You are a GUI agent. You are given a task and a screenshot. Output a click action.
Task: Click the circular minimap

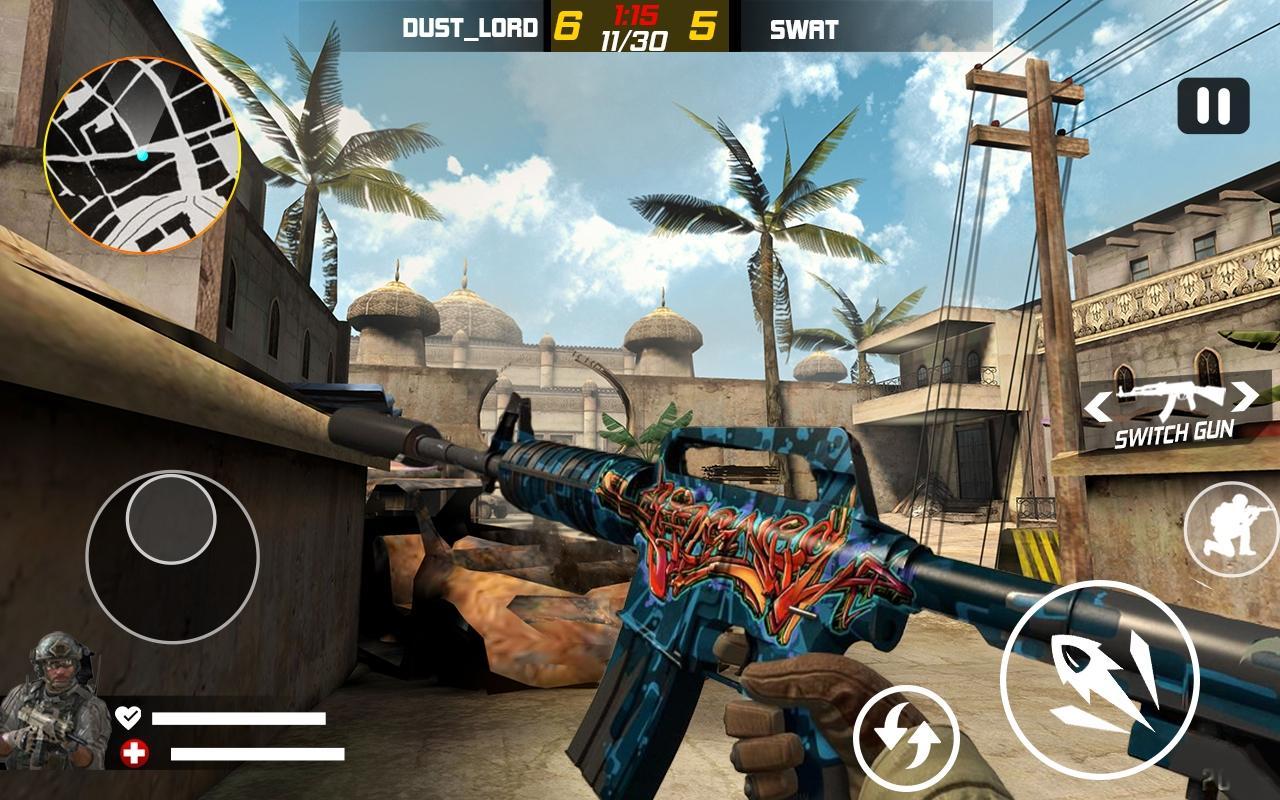coord(141,155)
